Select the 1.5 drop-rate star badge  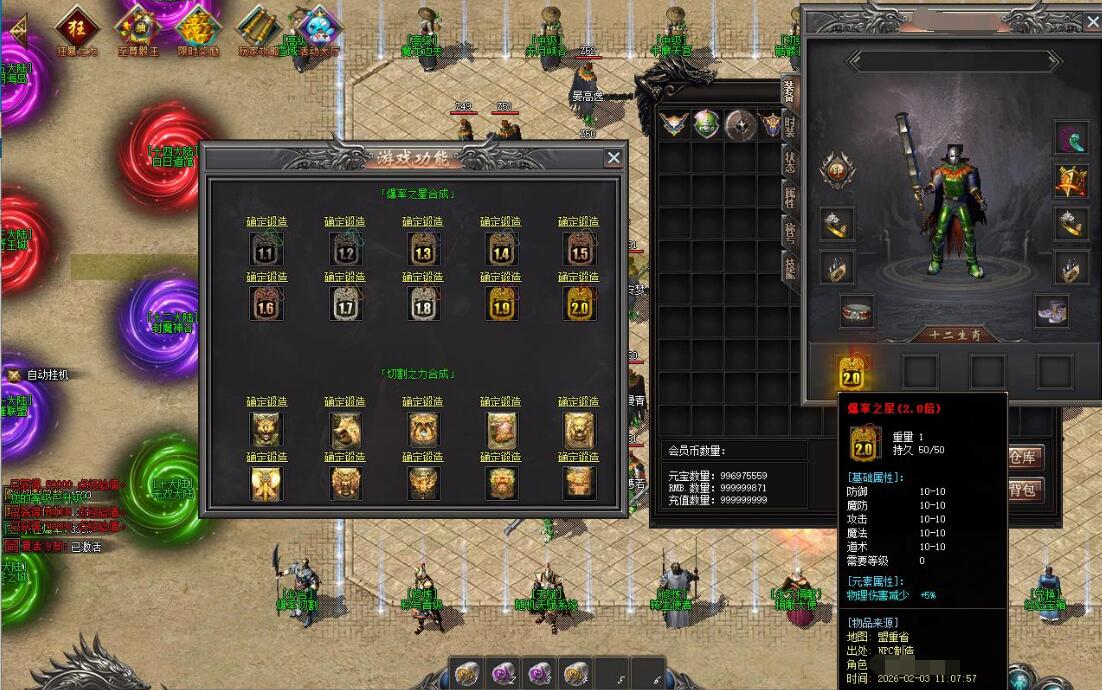[x=578, y=248]
